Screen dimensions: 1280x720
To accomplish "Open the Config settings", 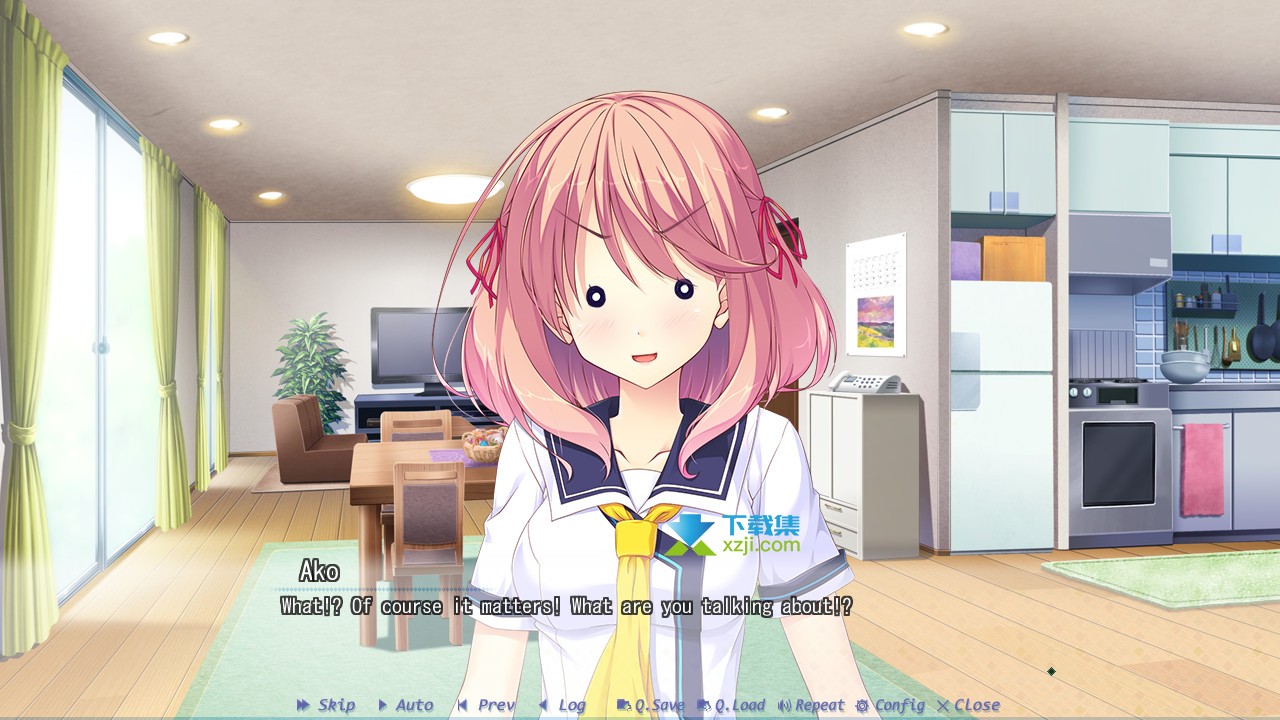I will (890, 705).
